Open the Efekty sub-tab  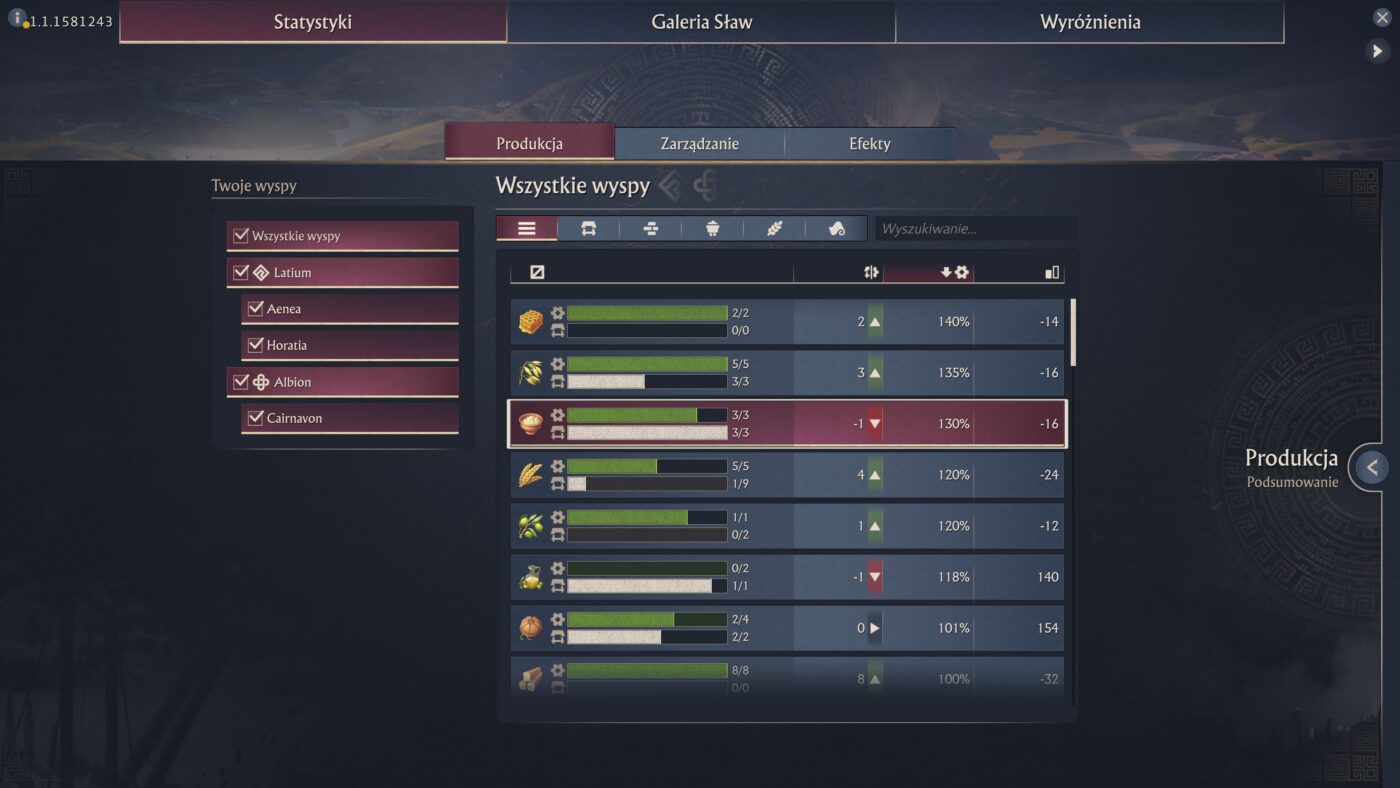click(869, 143)
